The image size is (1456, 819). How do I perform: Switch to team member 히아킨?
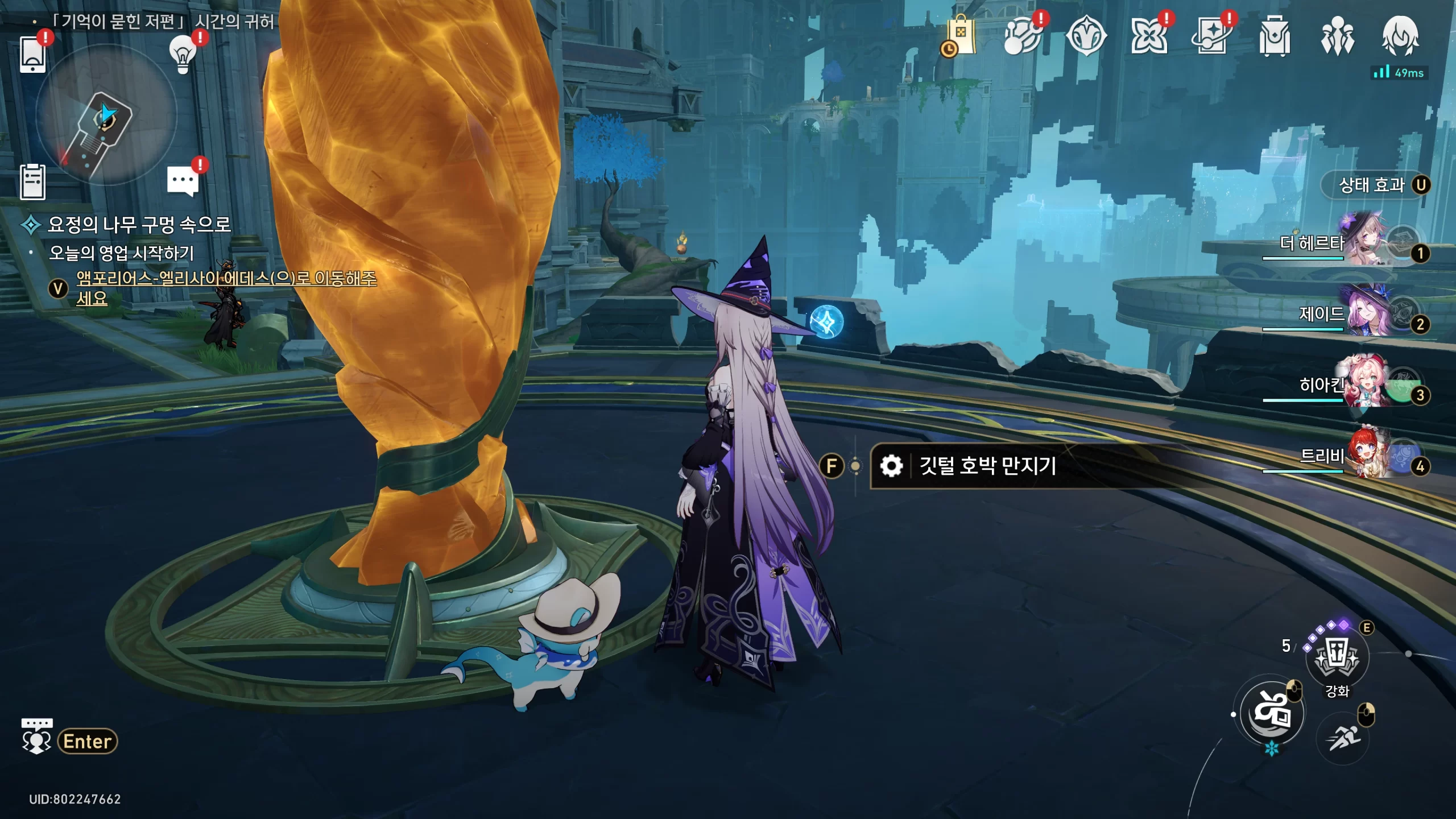coord(1365,384)
